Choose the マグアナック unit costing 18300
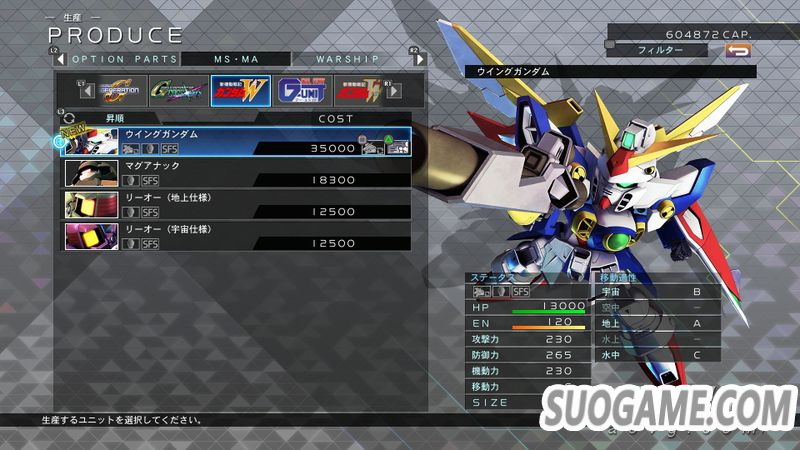Image resolution: width=800 pixels, height=450 pixels. (x=237, y=173)
